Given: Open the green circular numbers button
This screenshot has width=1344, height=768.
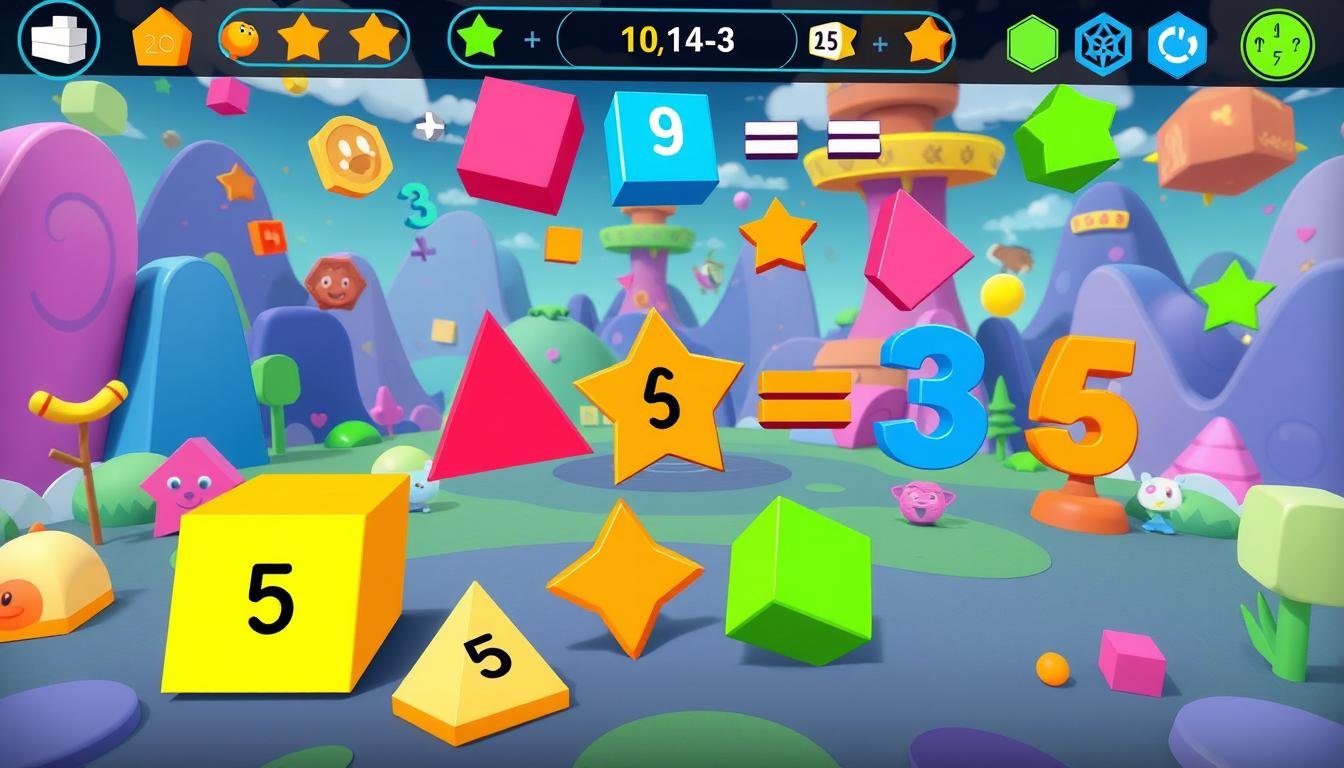Looking at the screenshot, I should click(x=1277, y=45).
